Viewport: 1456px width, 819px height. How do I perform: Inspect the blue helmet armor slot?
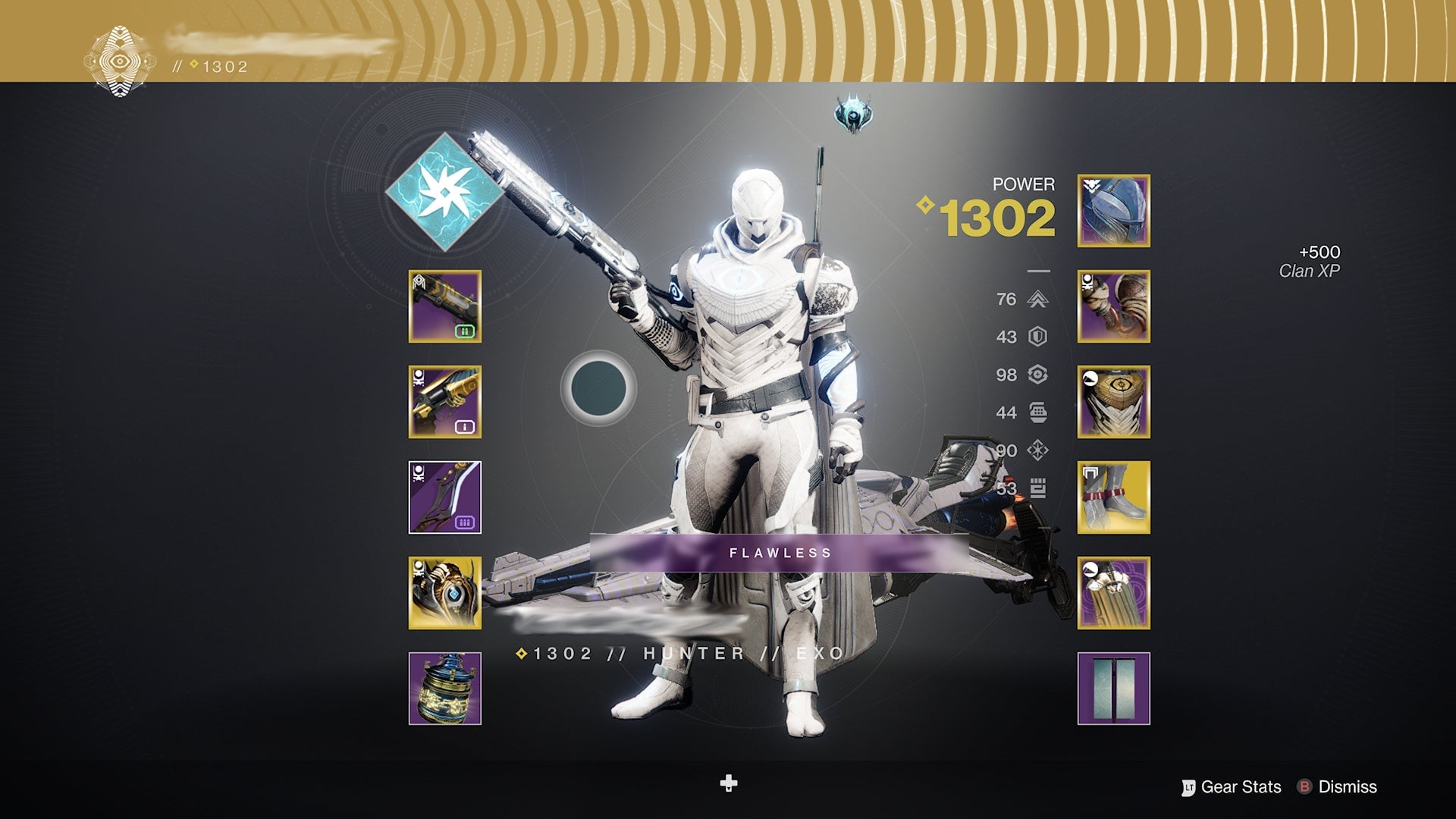coord(1113,211)
